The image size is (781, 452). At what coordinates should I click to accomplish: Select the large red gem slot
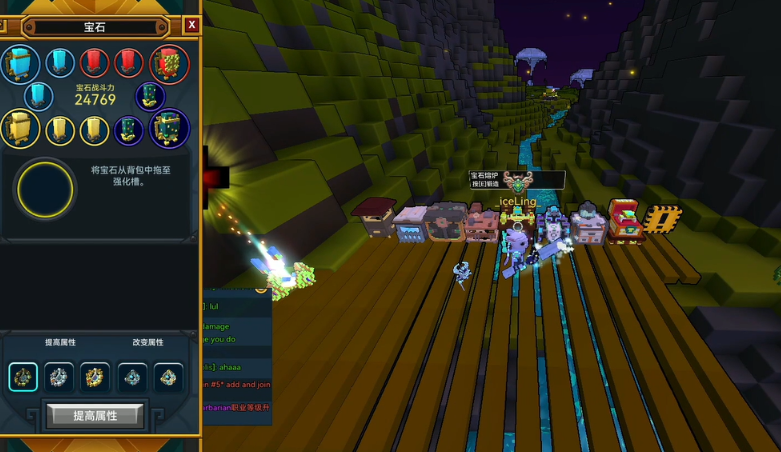pos(169,64)
